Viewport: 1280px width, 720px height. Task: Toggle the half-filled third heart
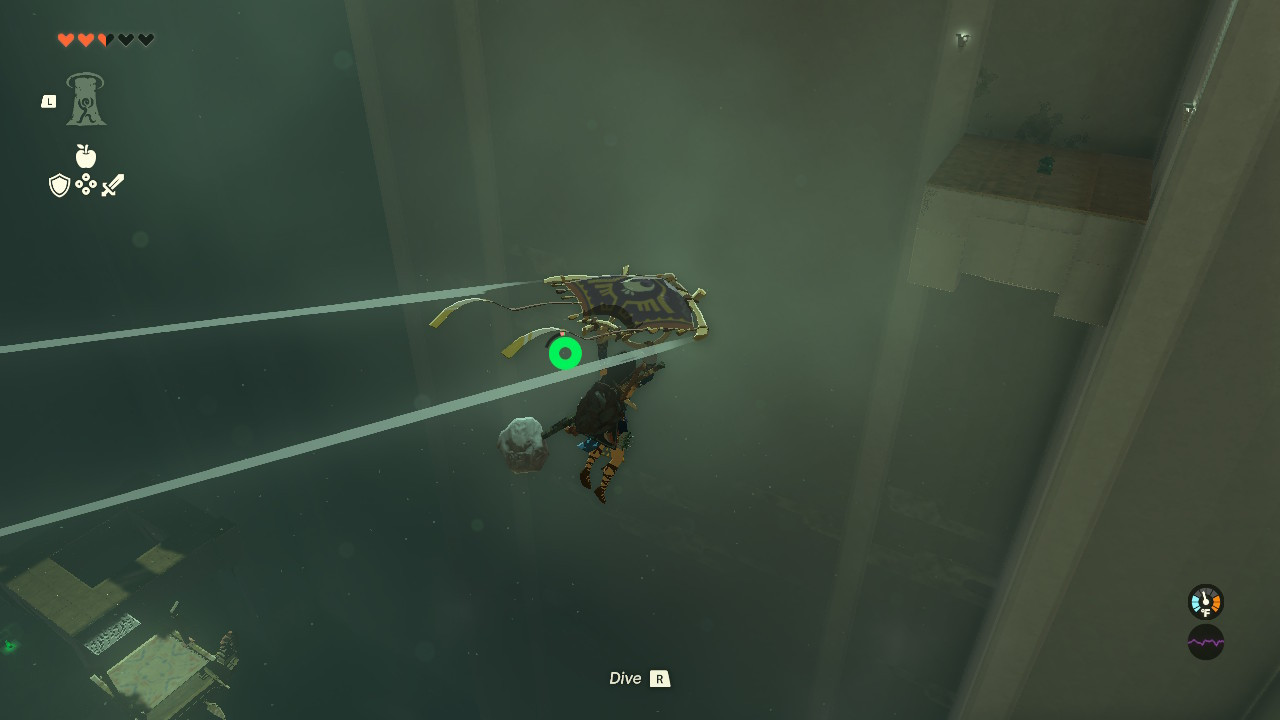(104, 40)
